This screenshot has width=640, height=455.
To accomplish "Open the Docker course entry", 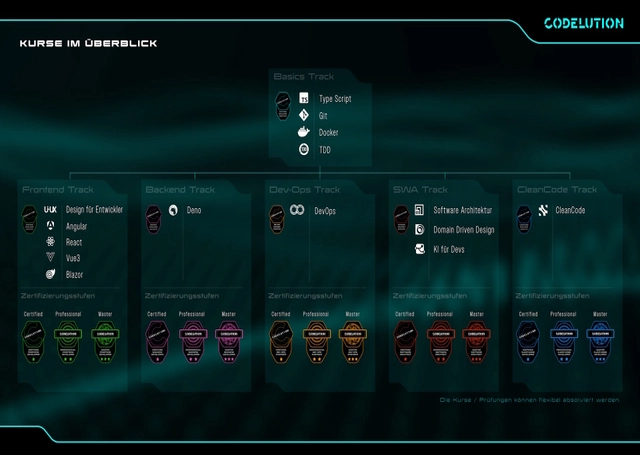I will (x=328, y=133).
